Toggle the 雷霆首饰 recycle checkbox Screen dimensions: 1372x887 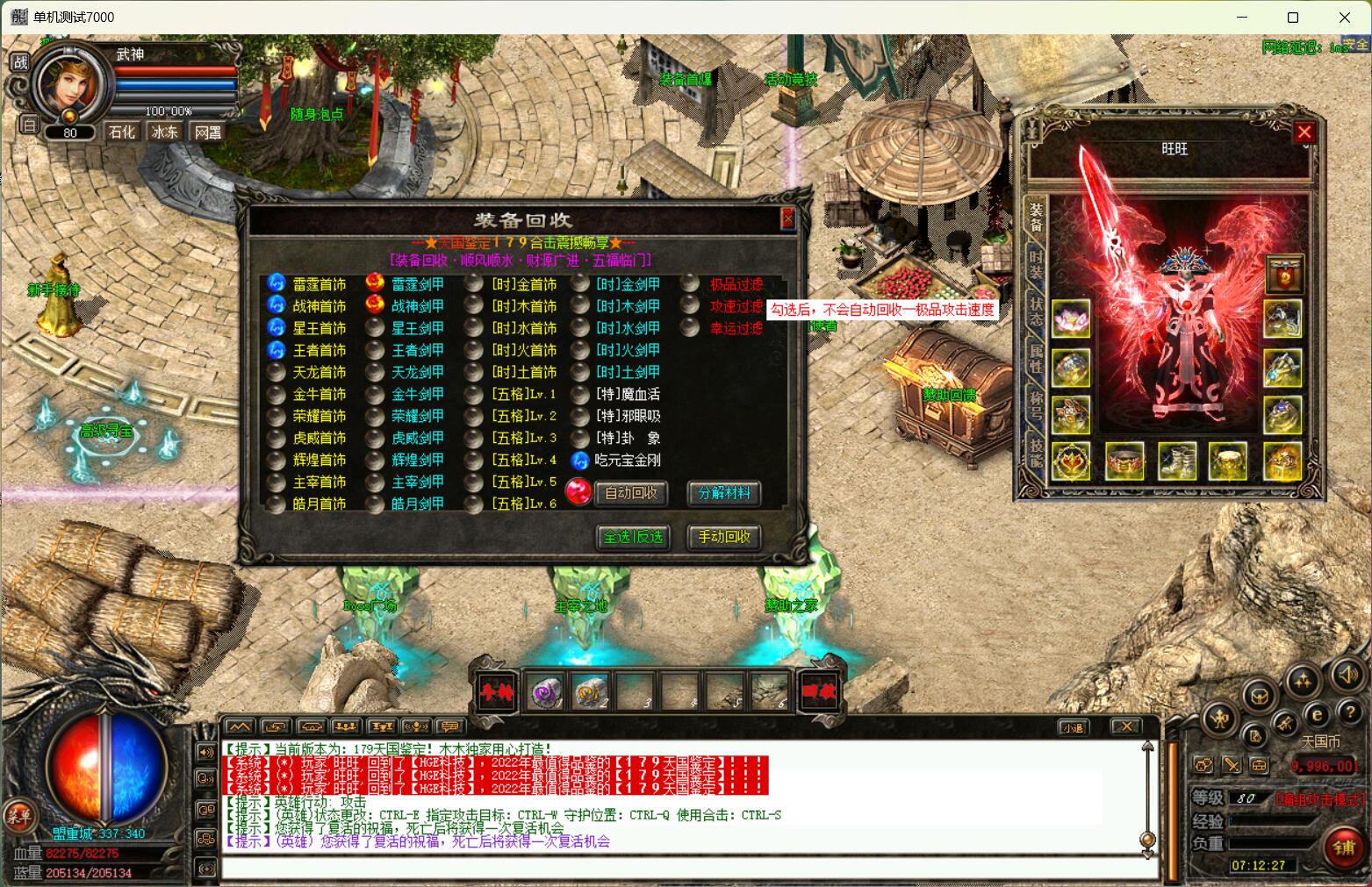tap(277, 283)
